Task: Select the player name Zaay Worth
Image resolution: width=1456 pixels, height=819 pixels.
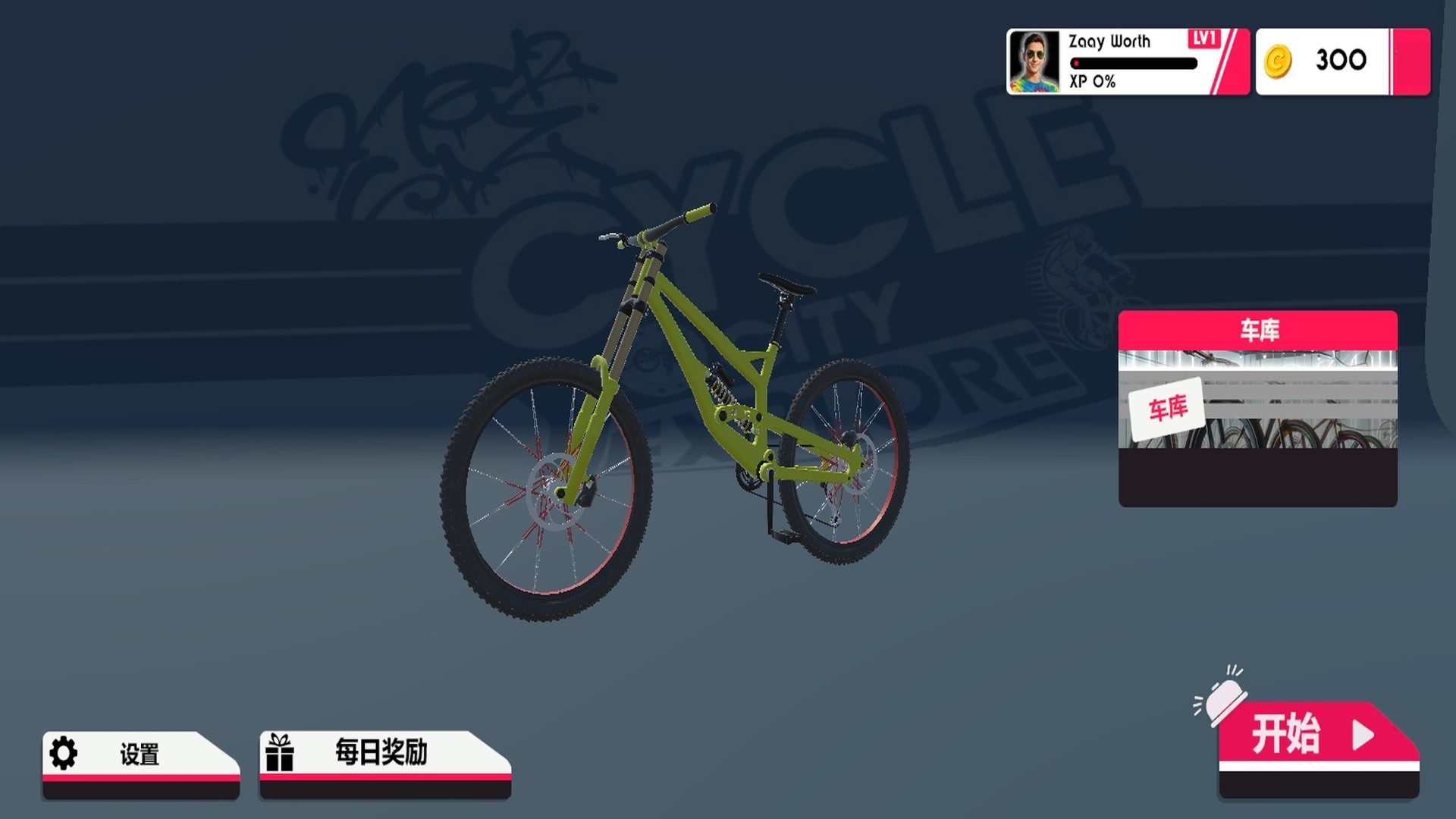Action: click(x=1109, y=42)
